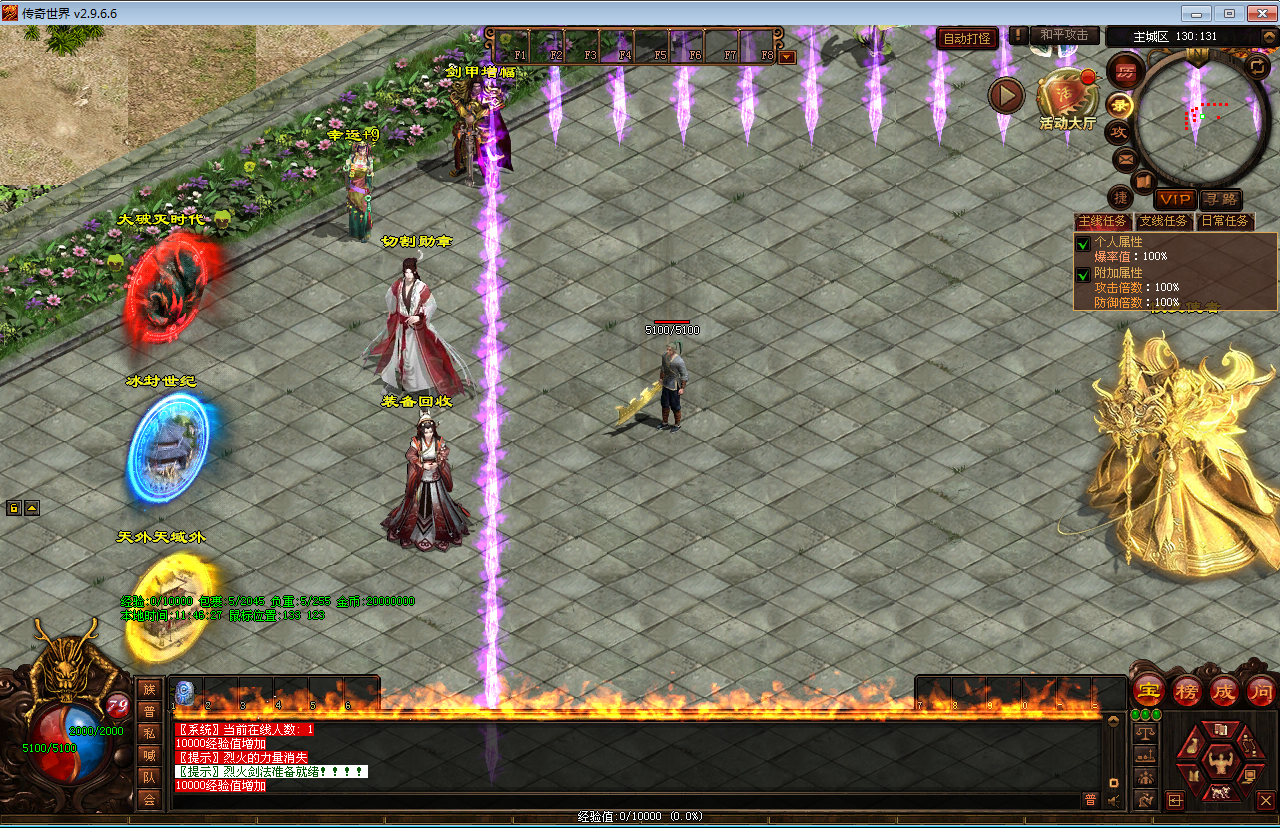Open the VIP panel
This screenshot has height=828, width=1280.
[1175, 199]
